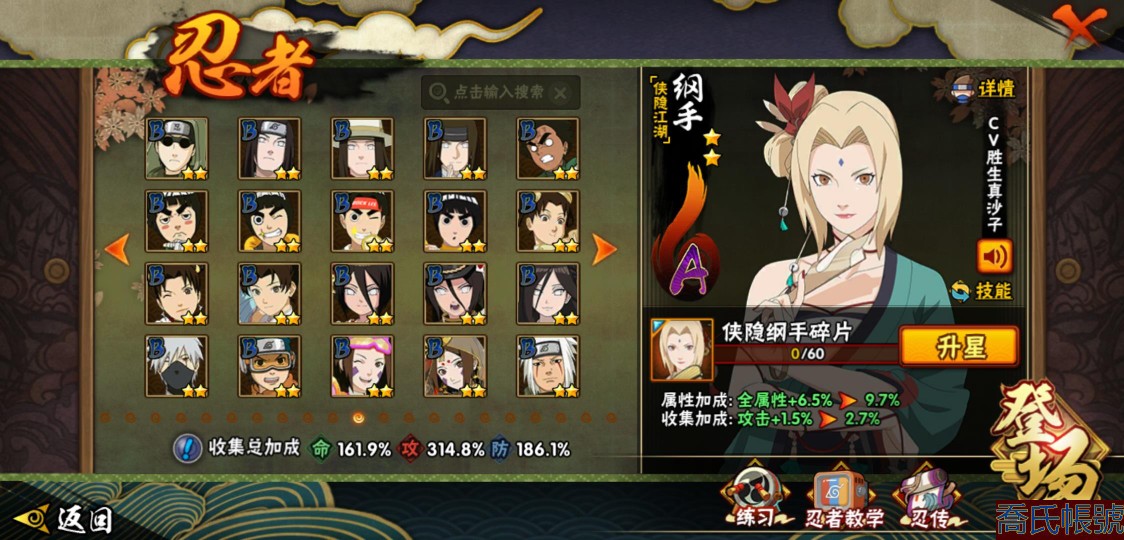Select the masked Kakashi portrait

pyautogui.click(x=176, y=366)
